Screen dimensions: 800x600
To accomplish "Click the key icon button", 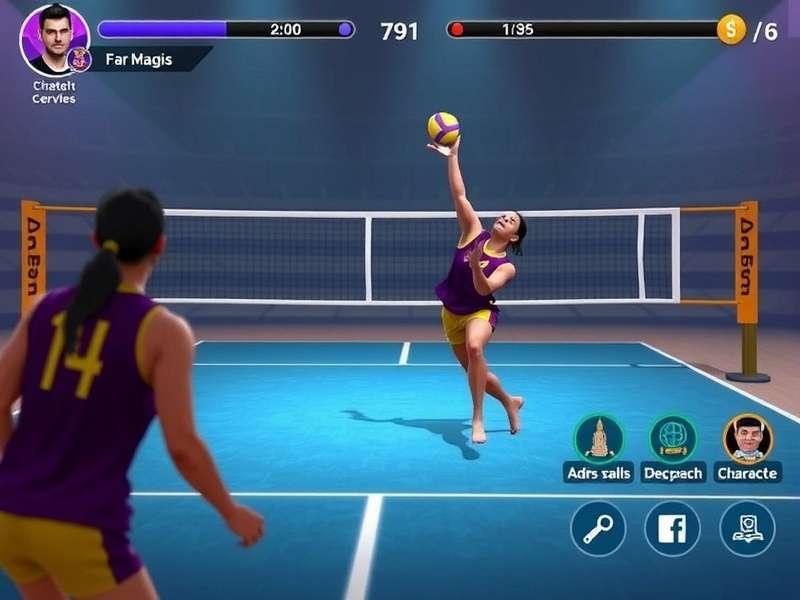I will 598,528.
